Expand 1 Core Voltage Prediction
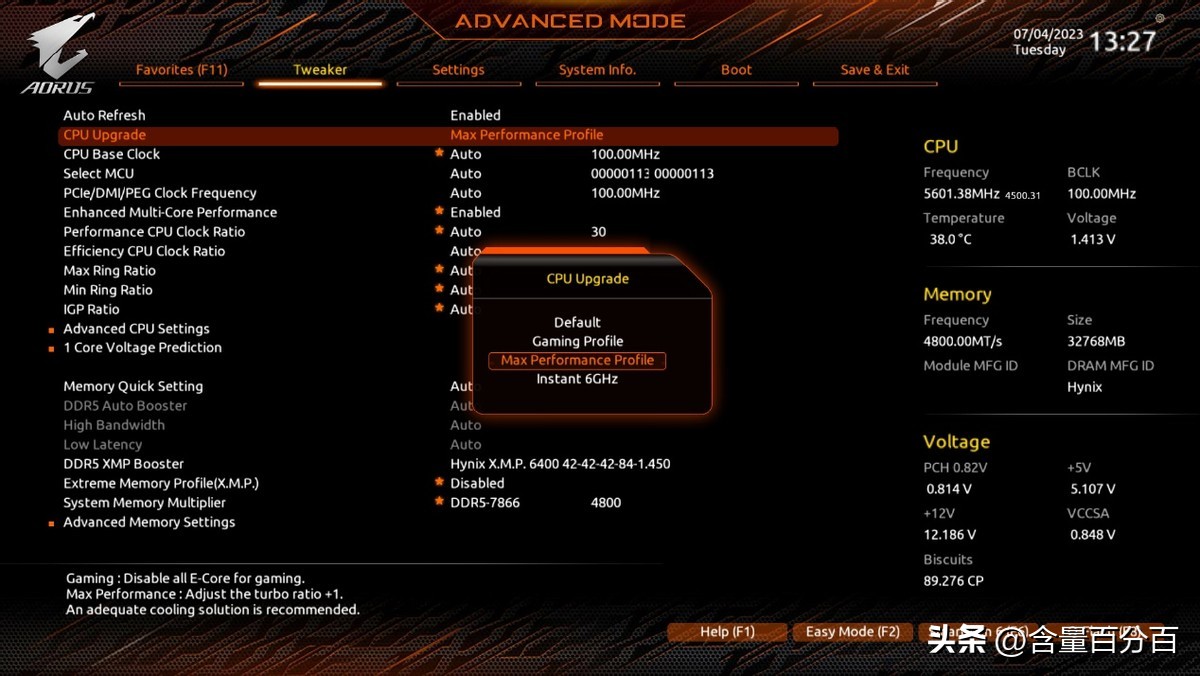This screenshot has height=676, width=1200. 142,347
